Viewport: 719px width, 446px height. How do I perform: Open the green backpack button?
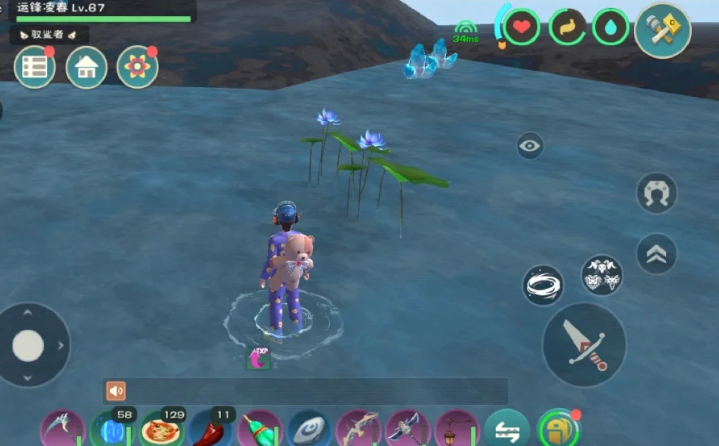pyautogui.click(x=558, y=430)
